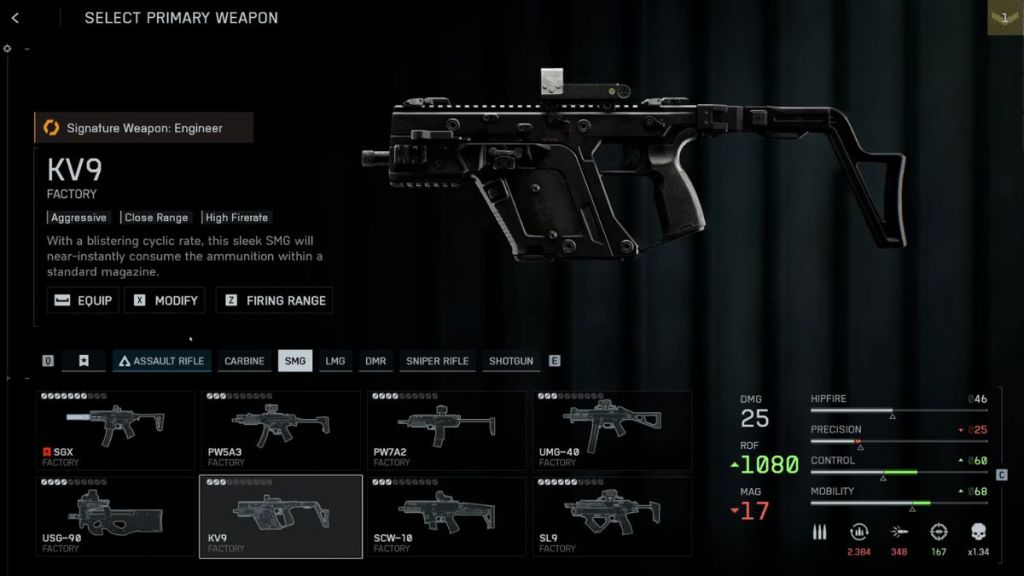The height and width of the screenshot is (576, 1024).
Task: Select the UMG-40 weapon tile
Action: 611,431
